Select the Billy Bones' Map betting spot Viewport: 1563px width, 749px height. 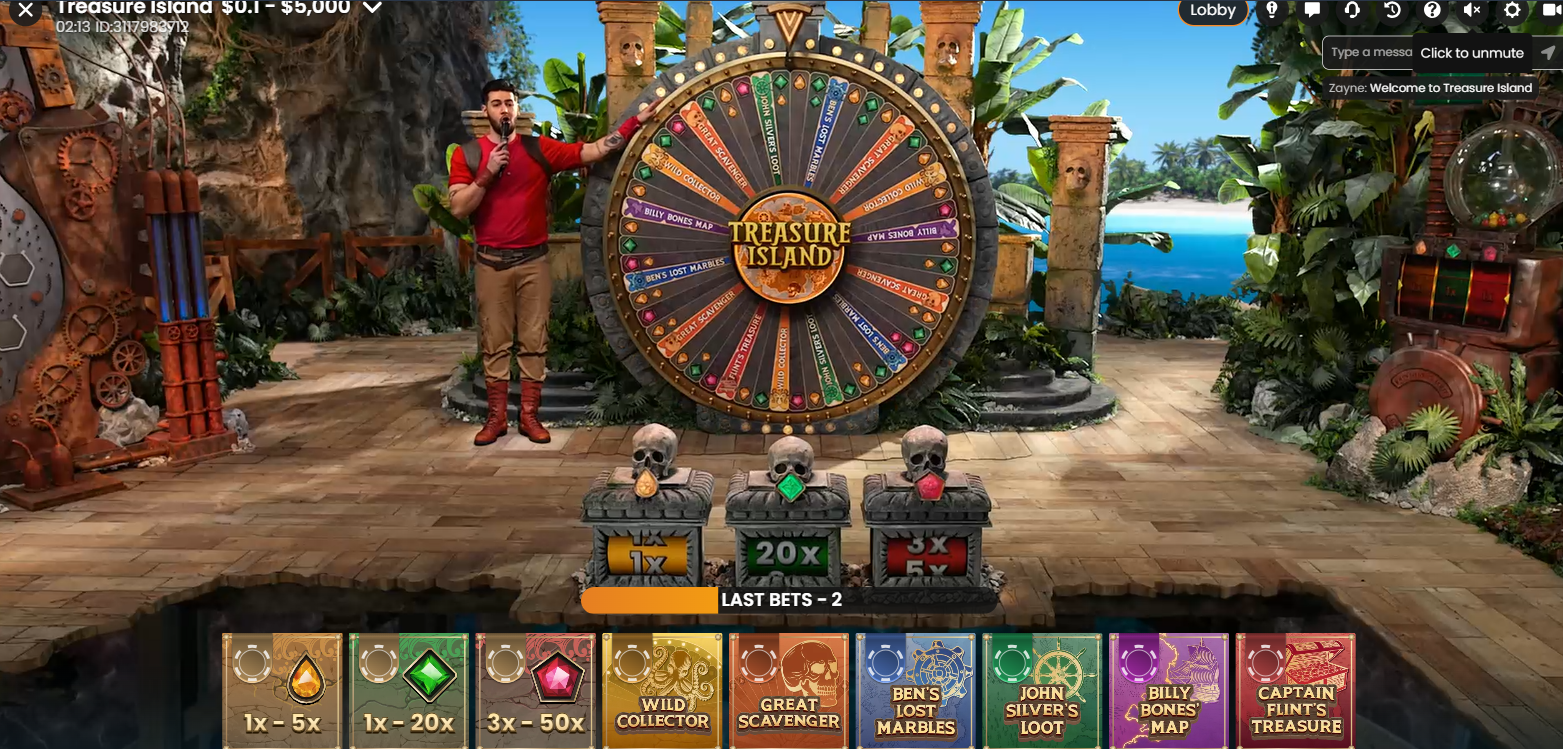[x=1168, y=688]
